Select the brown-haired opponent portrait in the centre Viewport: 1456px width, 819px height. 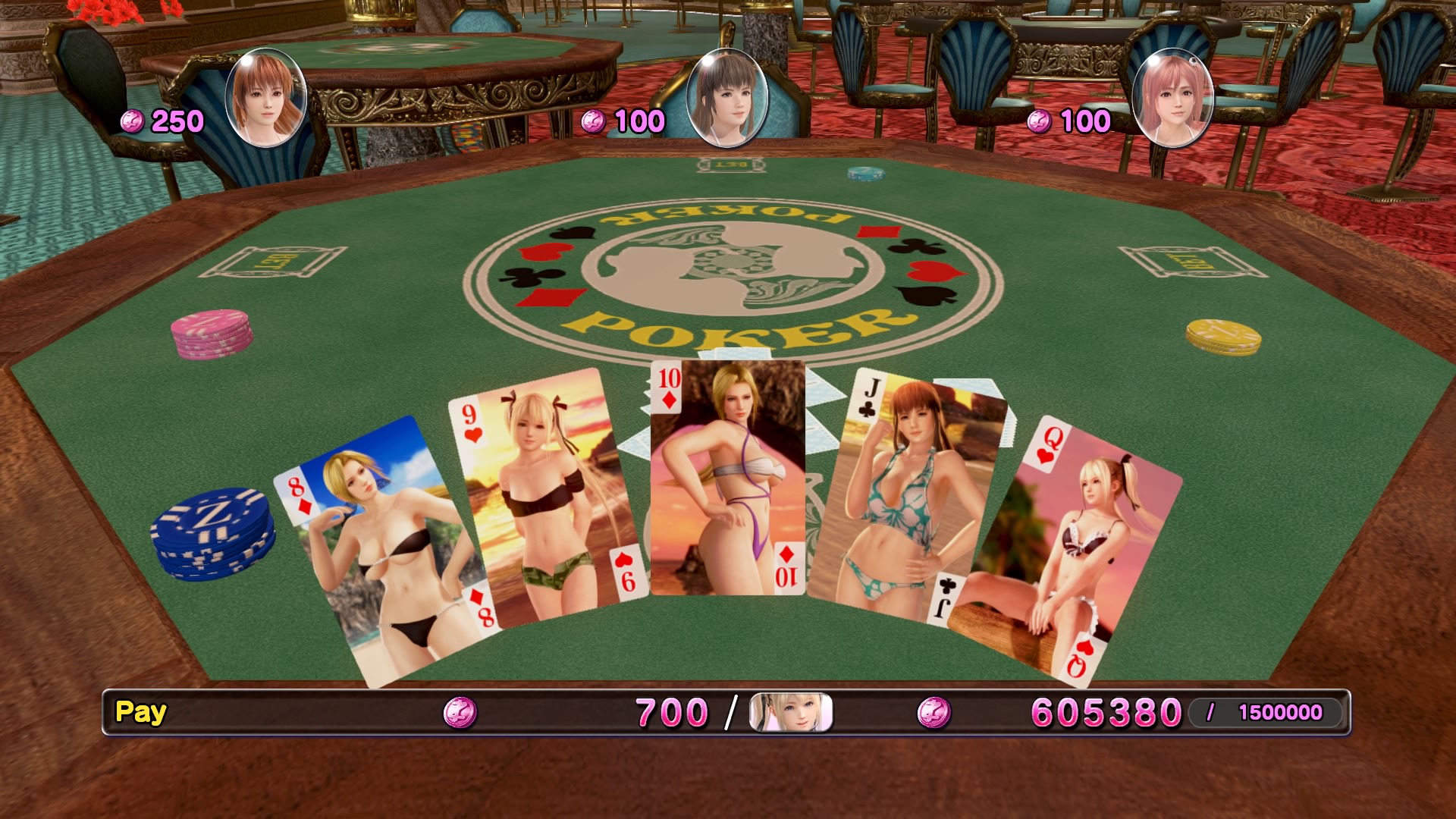[726, 97]
